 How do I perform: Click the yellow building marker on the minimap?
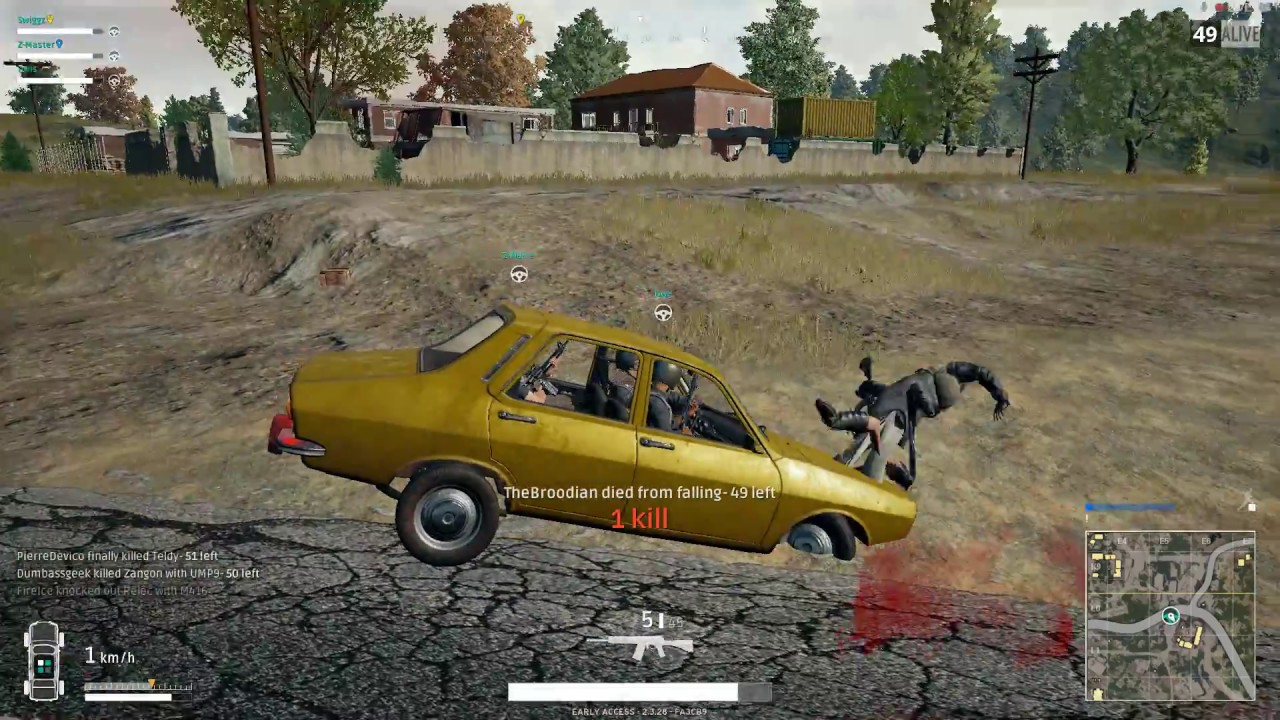pos(1199,635)
